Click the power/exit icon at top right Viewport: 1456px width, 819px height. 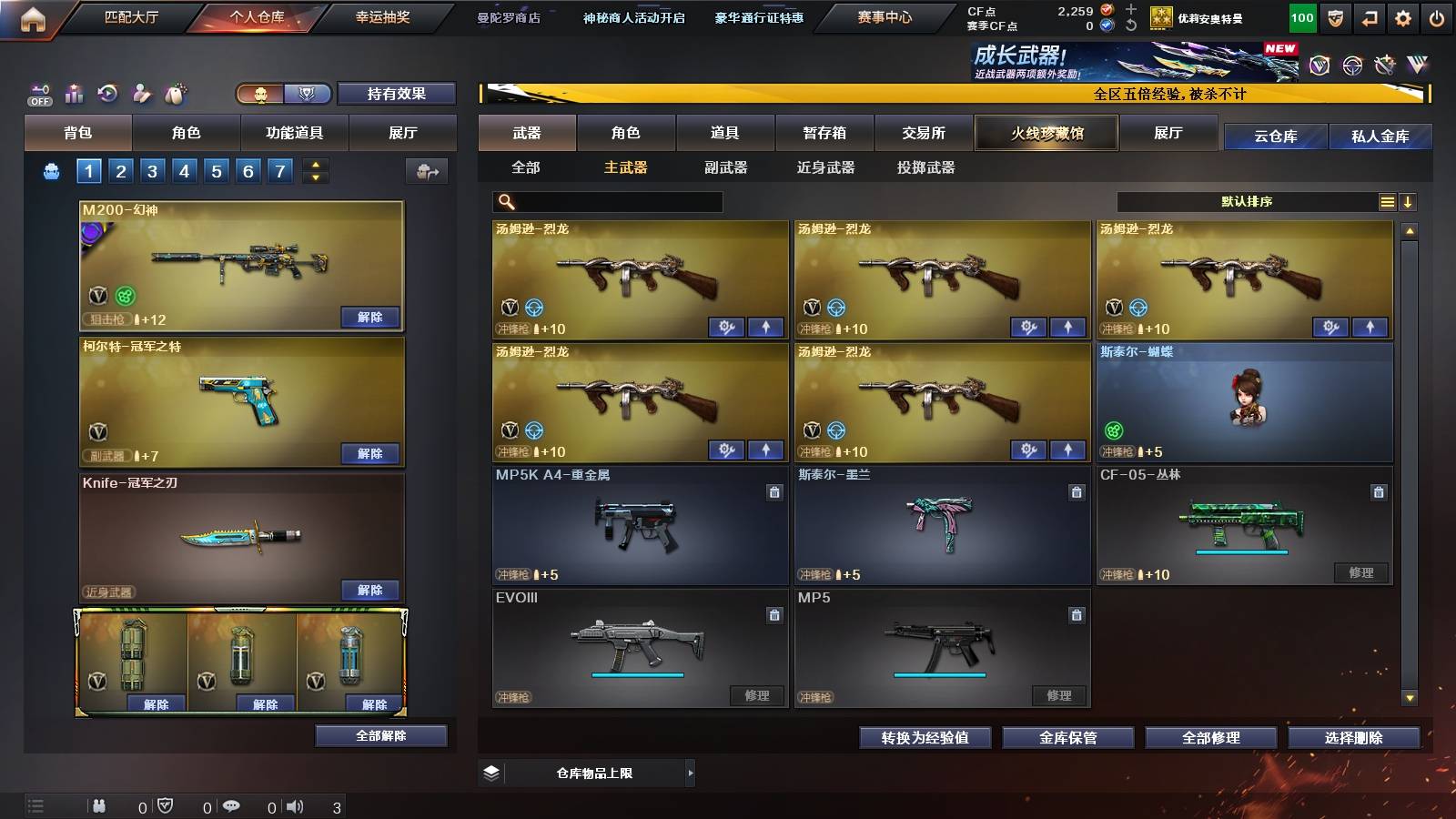tap(1436, 16)
